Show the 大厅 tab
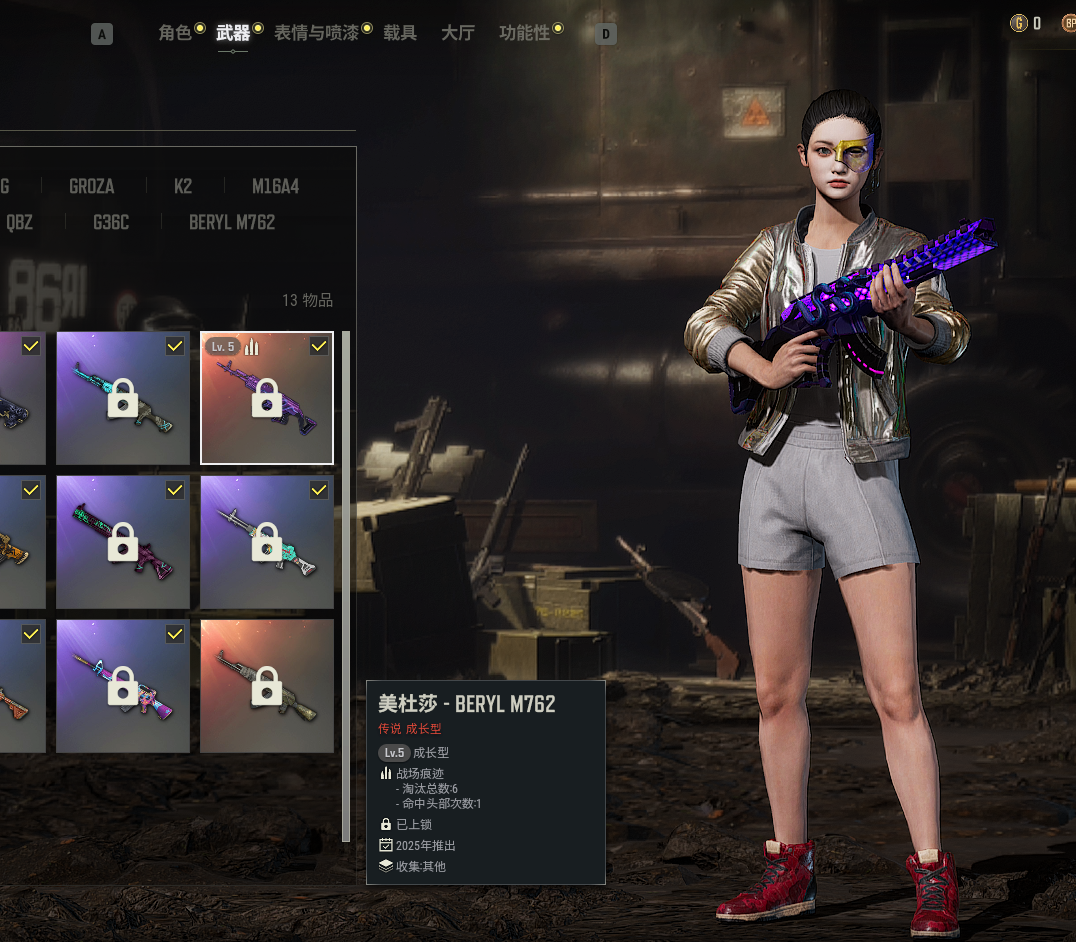The width and height of the screenshot is (1076, 942). (458, 33)
